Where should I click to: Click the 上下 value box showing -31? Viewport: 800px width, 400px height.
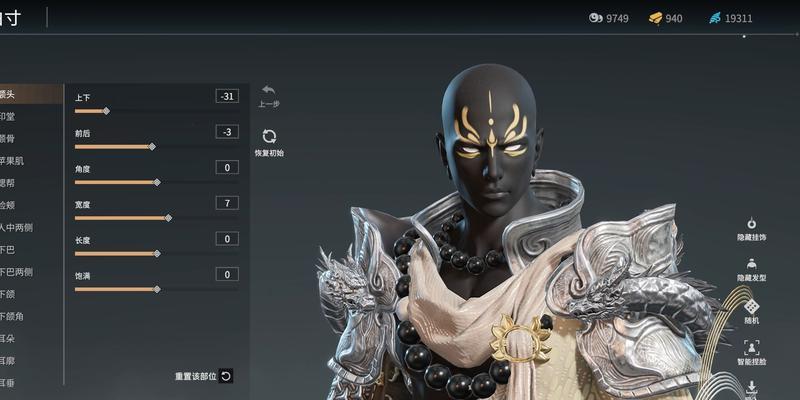click(227, 96)
